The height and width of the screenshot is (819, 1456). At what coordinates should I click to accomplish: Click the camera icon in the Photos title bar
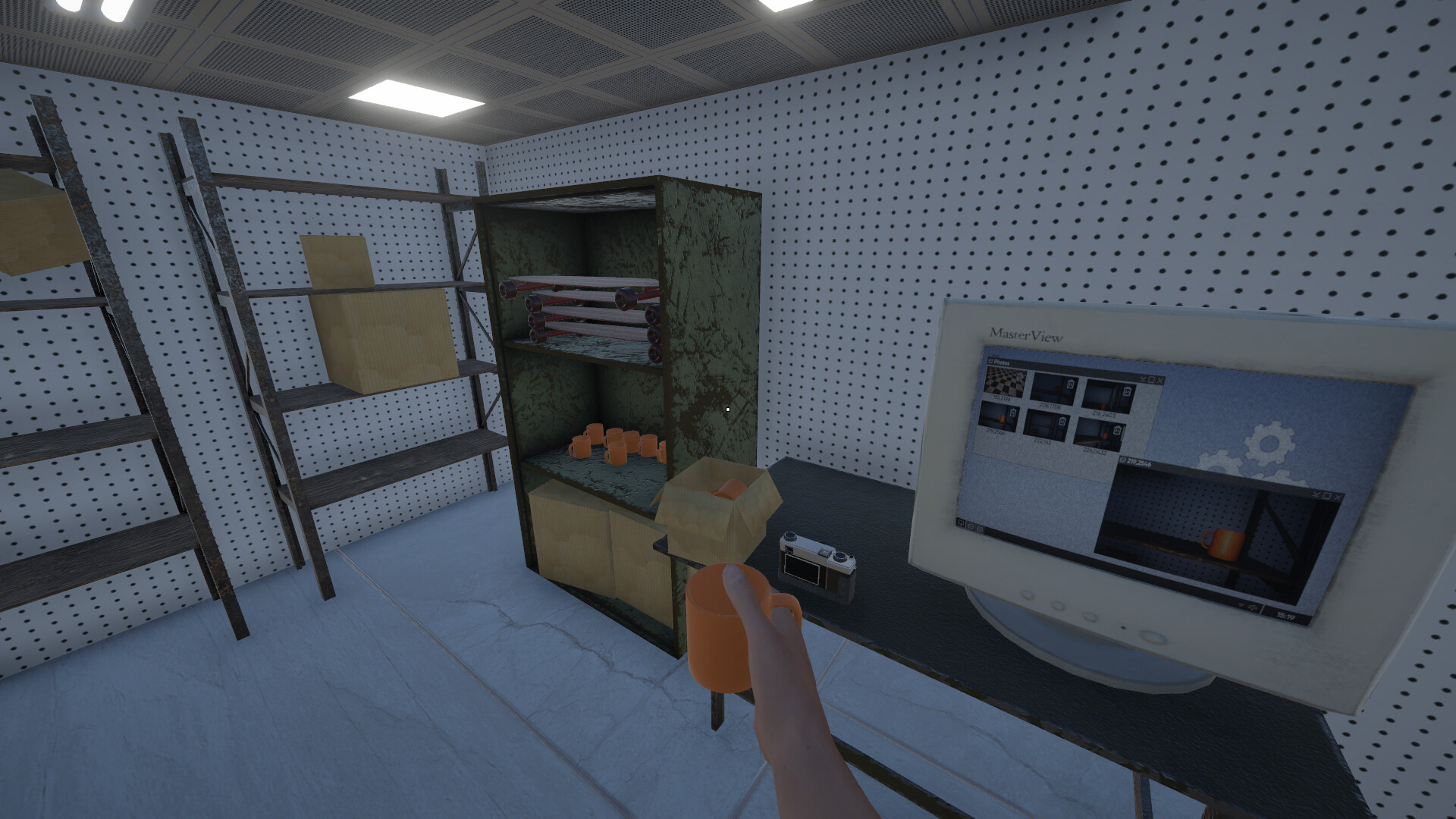991,362
